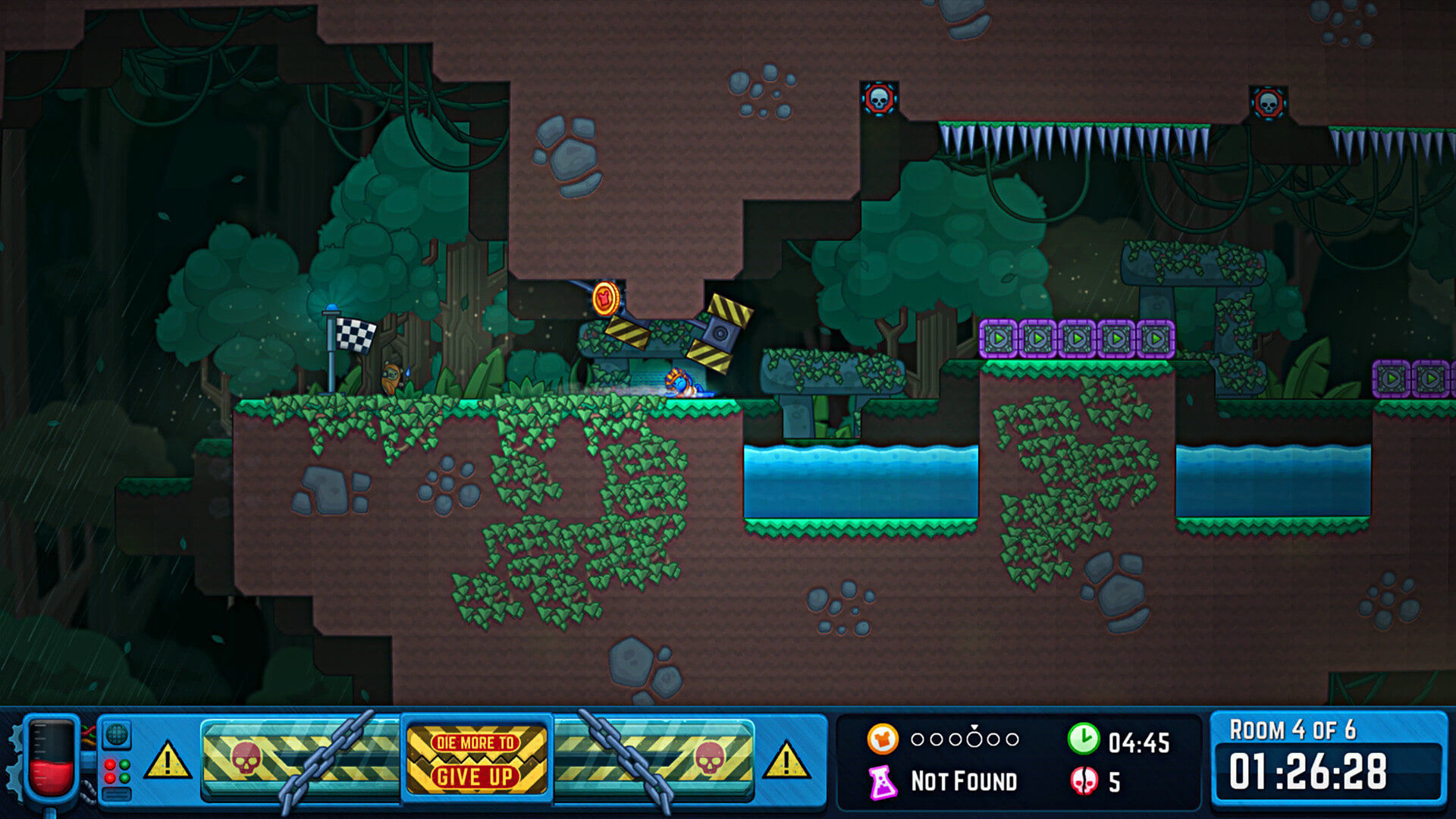Click the pink flask secret icon
Viewport: 1456px width, 819px height.
click(x=882, y=782)
